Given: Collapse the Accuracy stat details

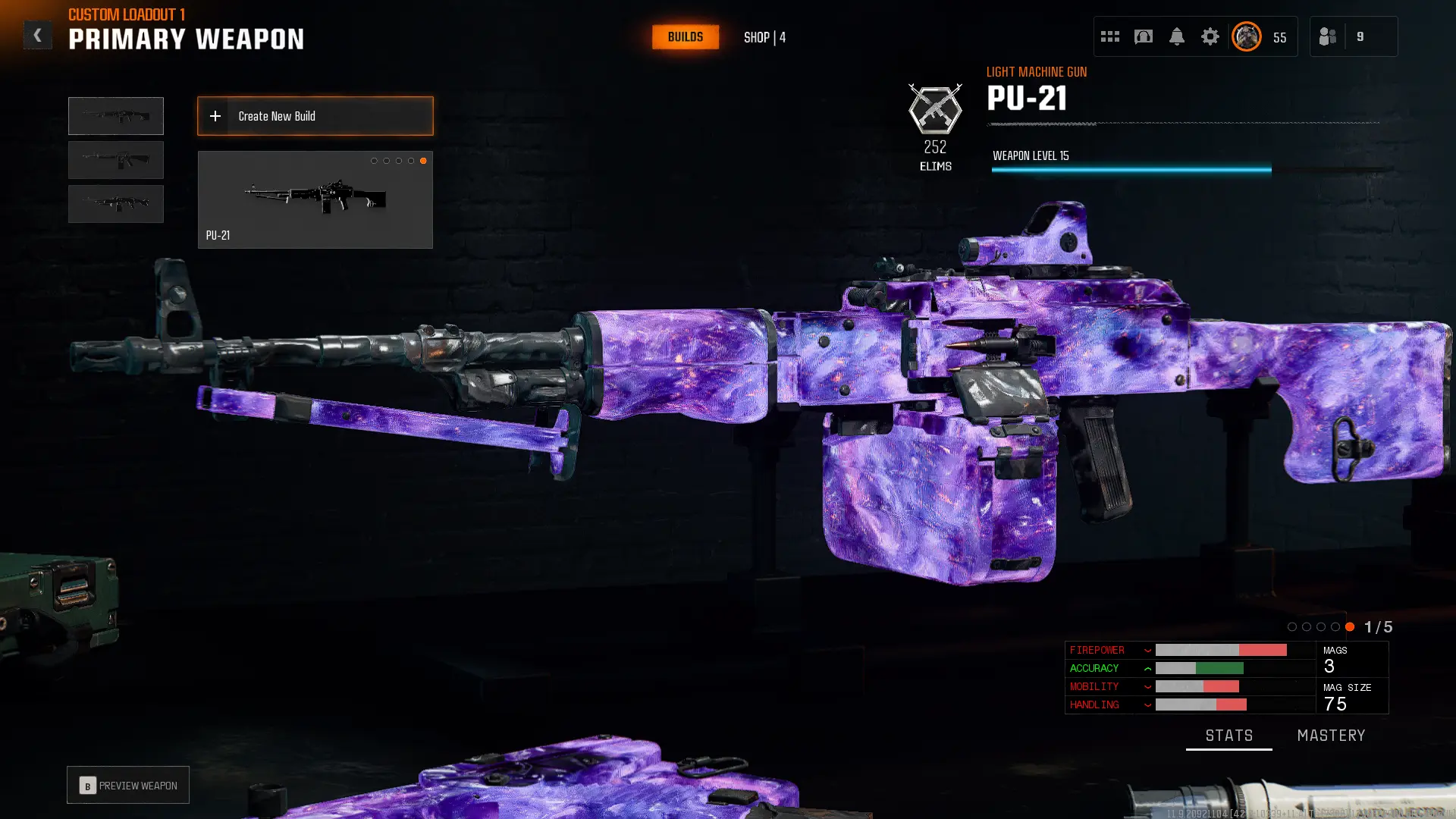Looking at the screenshot, I should coord(1147,668).
